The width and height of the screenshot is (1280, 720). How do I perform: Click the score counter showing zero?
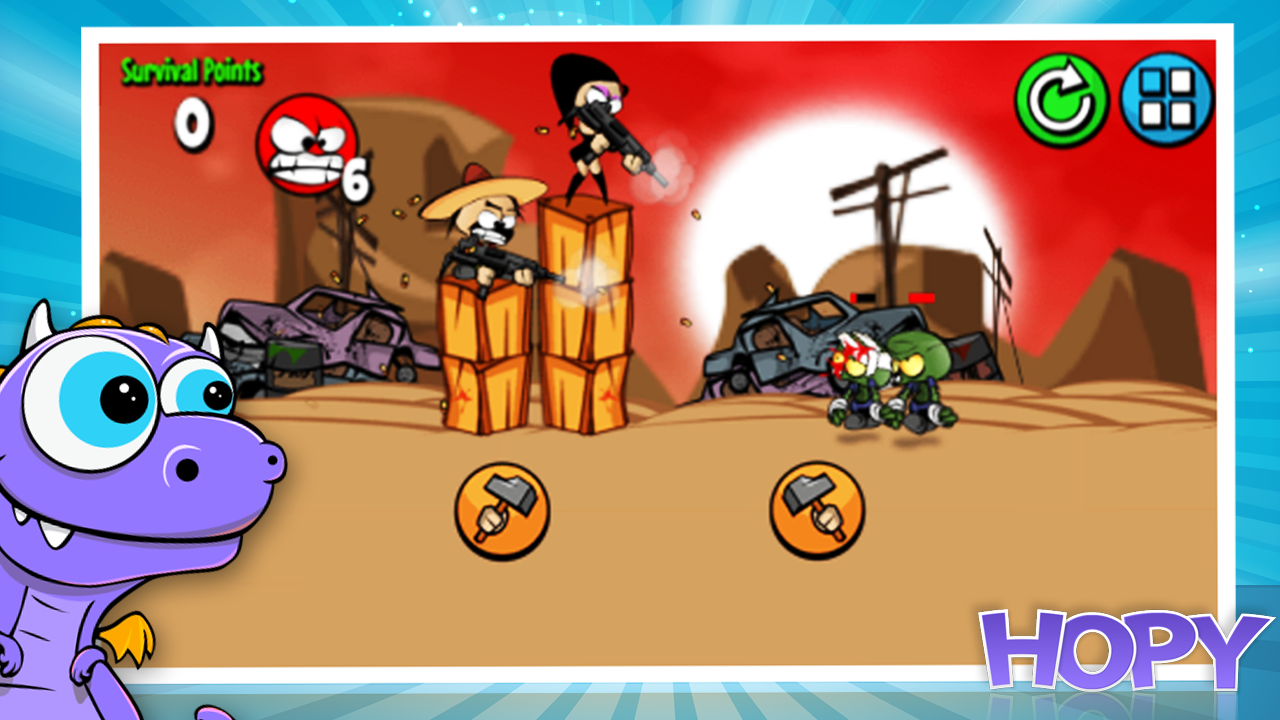[193, 124]
